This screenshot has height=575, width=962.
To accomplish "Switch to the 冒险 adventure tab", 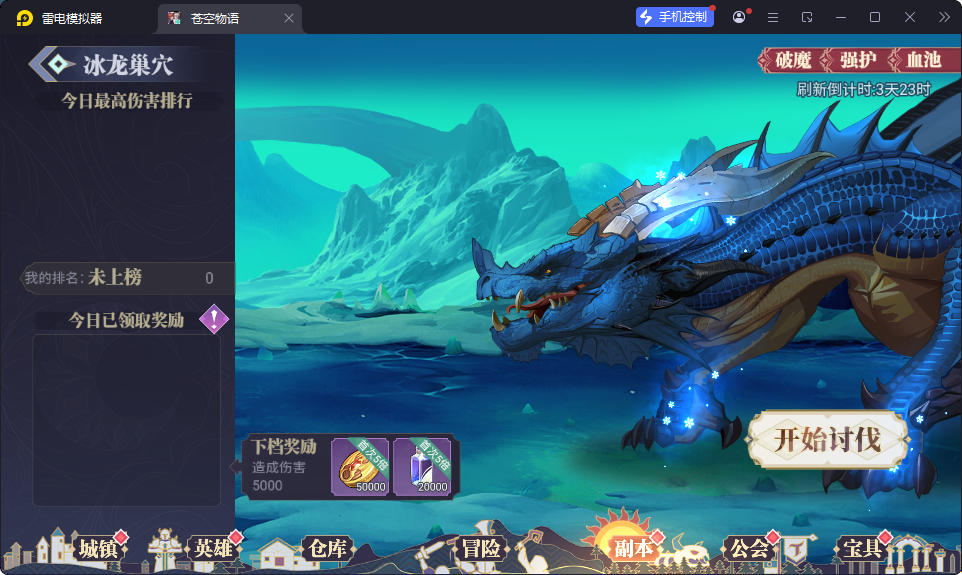I will (481, 548).
